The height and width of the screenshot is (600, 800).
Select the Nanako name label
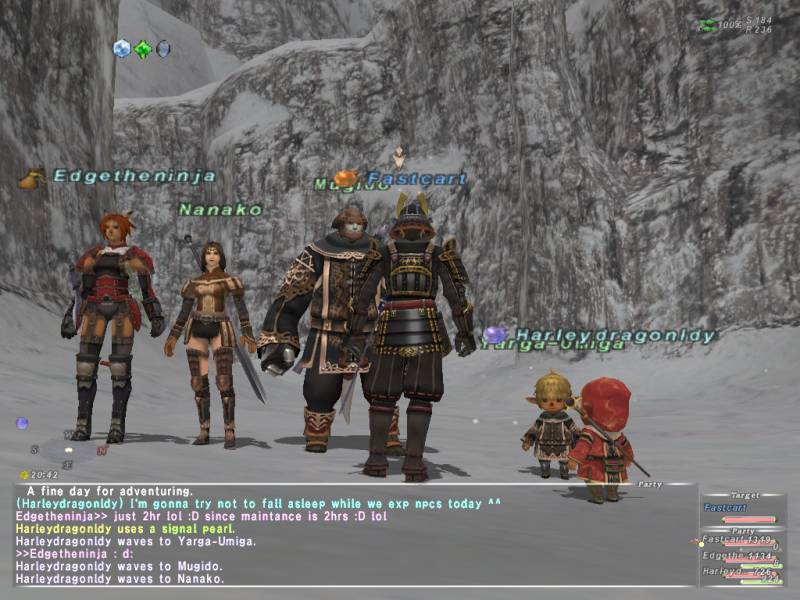pyautogui.click(x=221, y=210)
